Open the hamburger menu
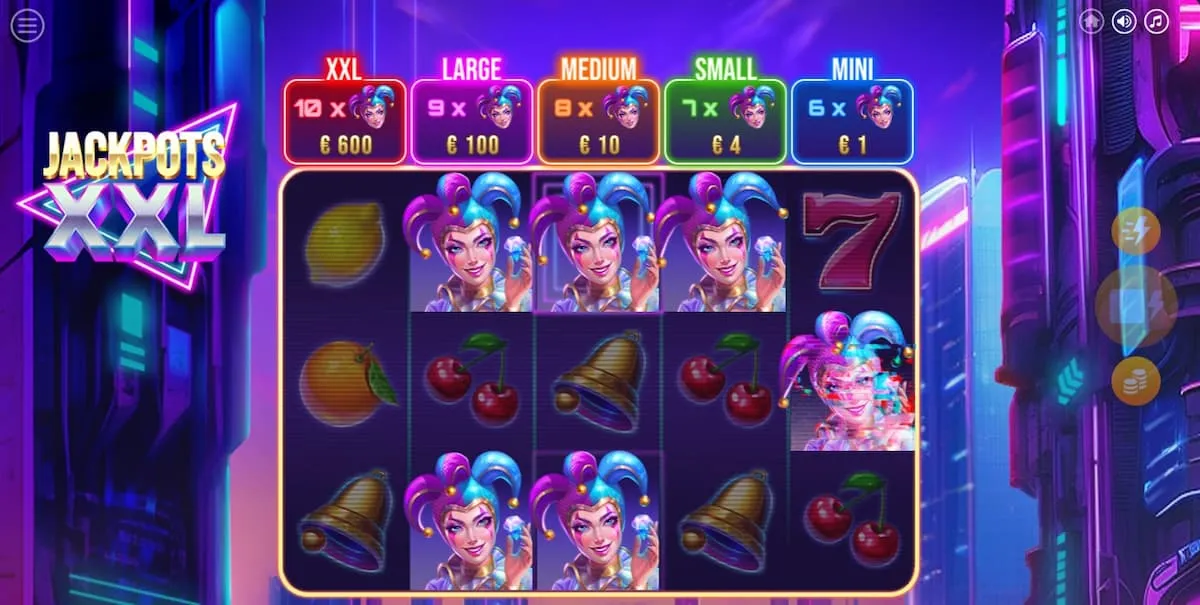Screen dimensions: 1200x605 [x=27, y=26]
